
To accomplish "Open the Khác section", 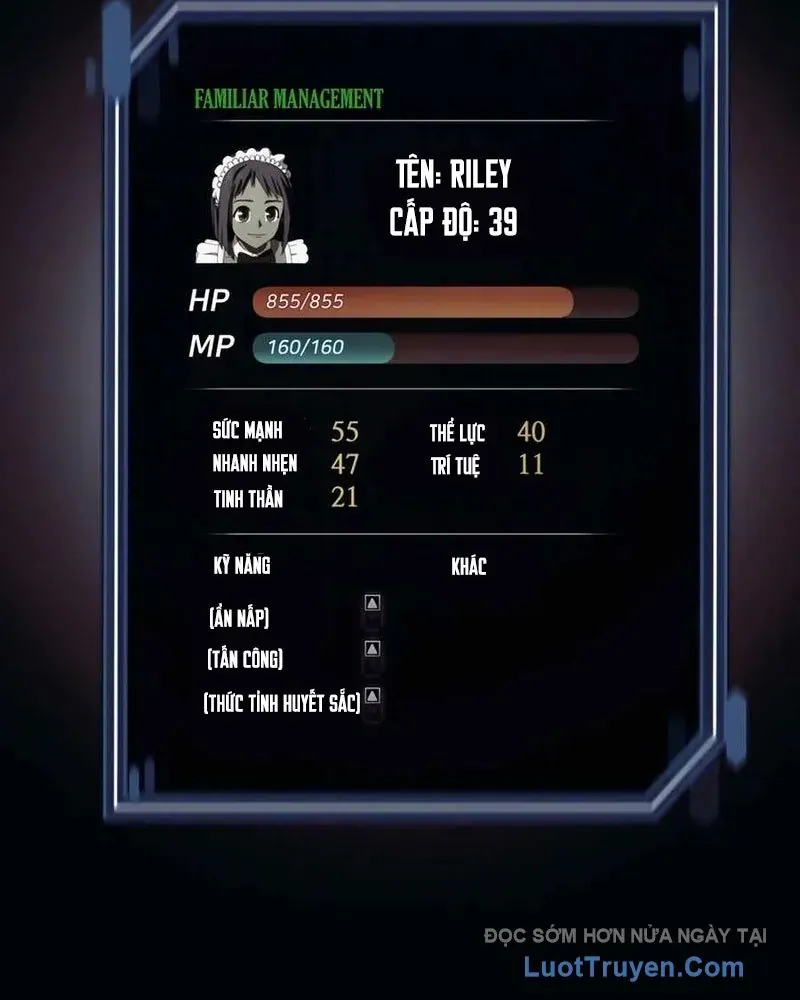I will click(469, 567).
